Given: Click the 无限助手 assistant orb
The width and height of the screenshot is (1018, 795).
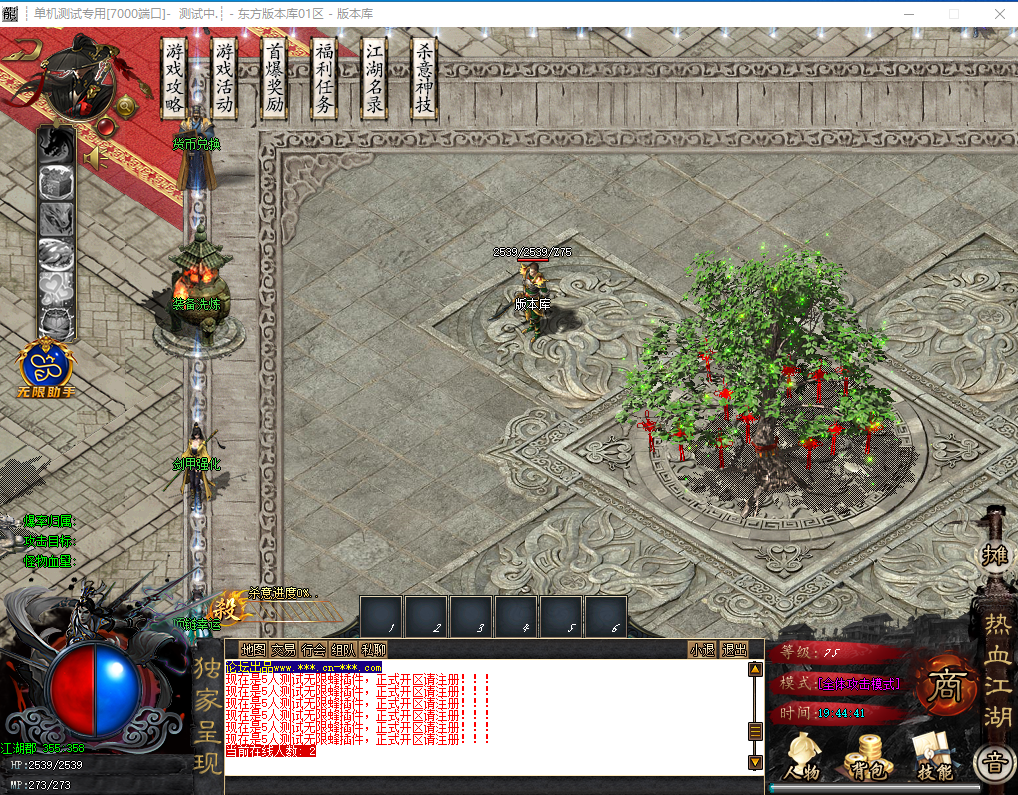Looking at the screenshot, I should point(46,366).
